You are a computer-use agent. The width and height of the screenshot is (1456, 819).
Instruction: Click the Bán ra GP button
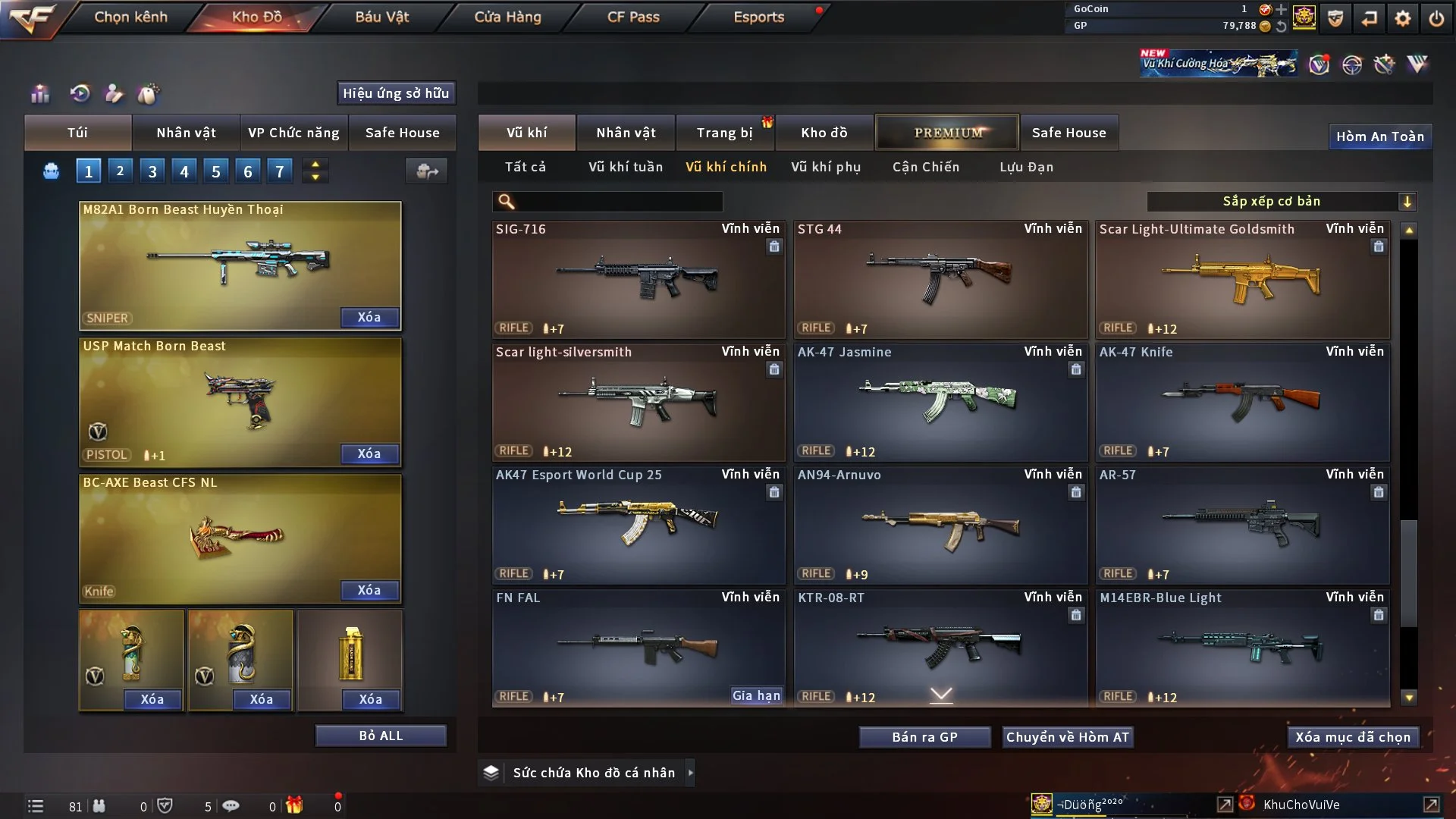pyautogui.click(x=924, y=737)
